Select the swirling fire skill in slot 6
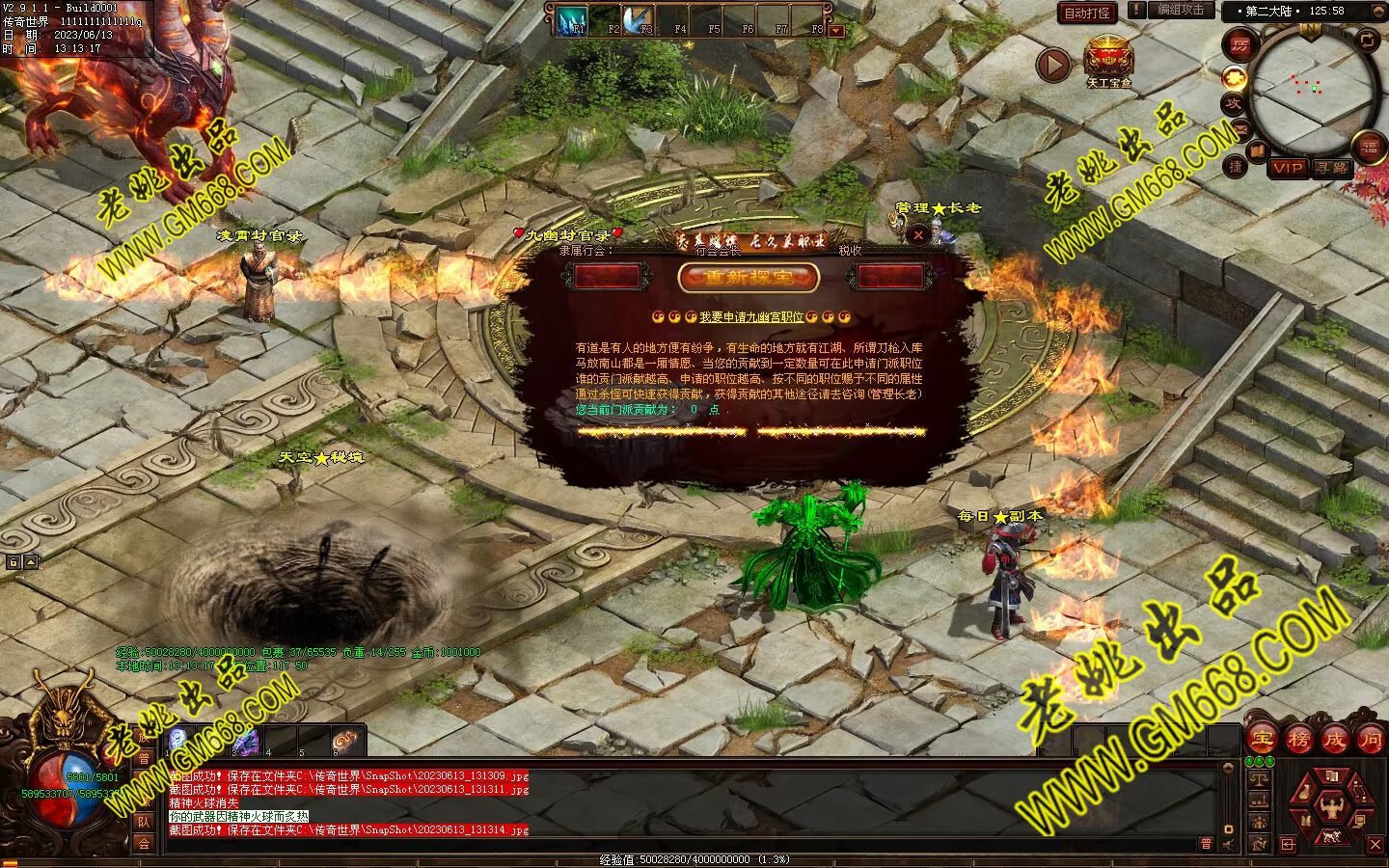 pos(347,741)
